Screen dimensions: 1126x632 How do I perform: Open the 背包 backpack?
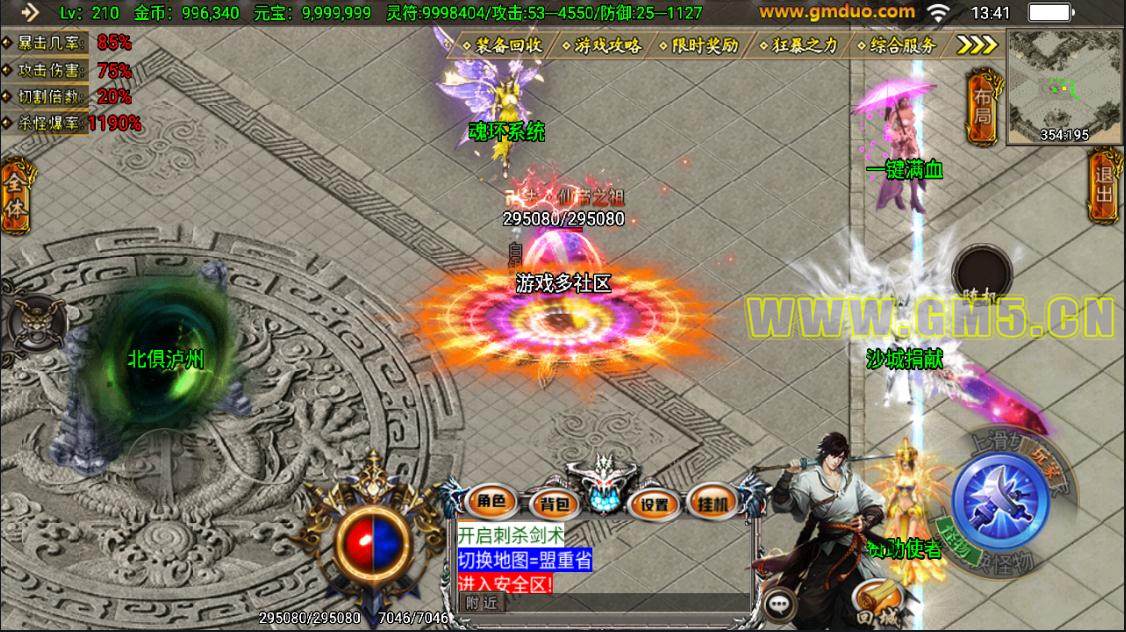click(549, 503)
